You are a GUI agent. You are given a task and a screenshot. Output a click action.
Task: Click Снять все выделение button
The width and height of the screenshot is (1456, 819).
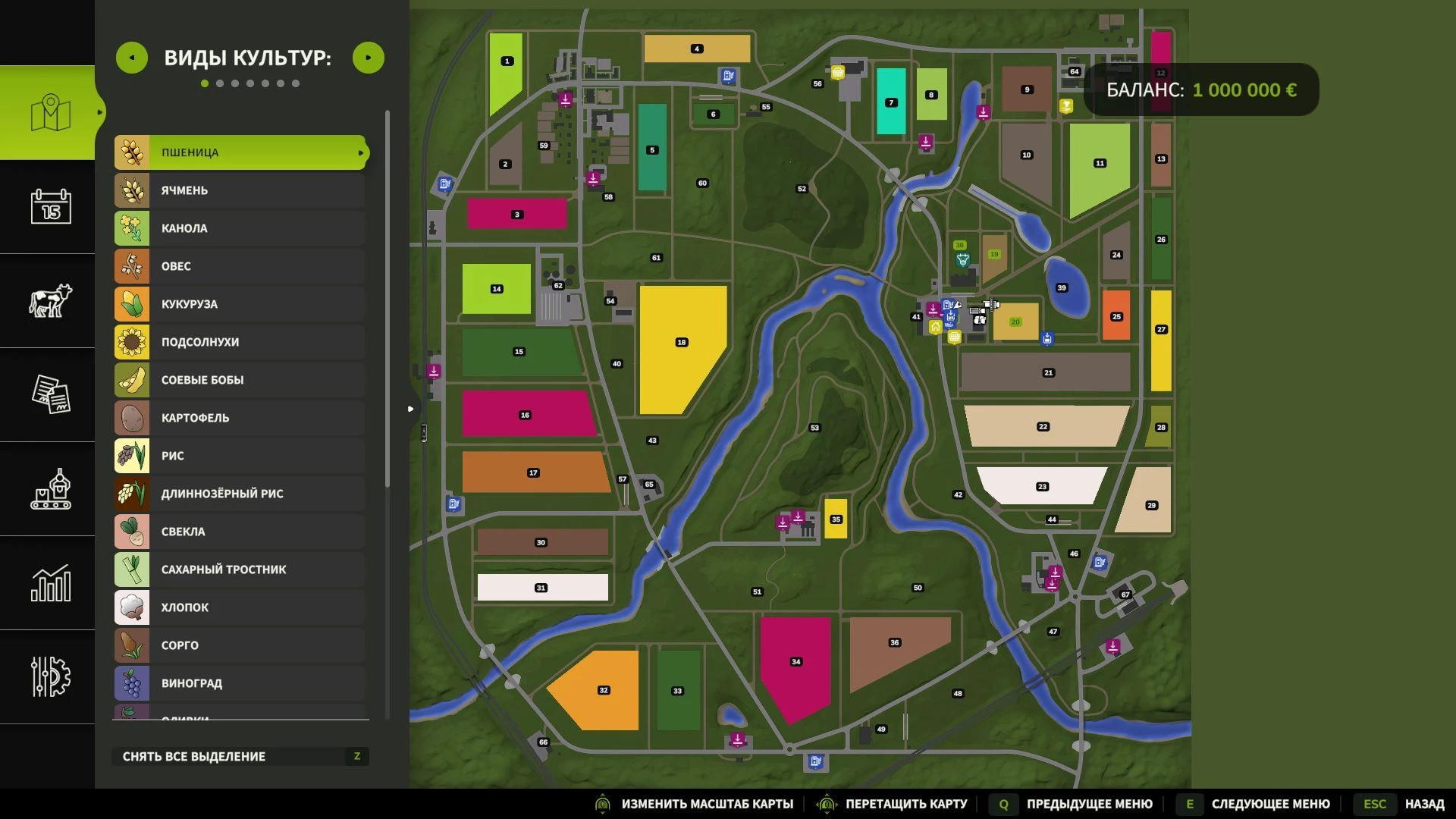pyautogui.click(x=240, y=756)
